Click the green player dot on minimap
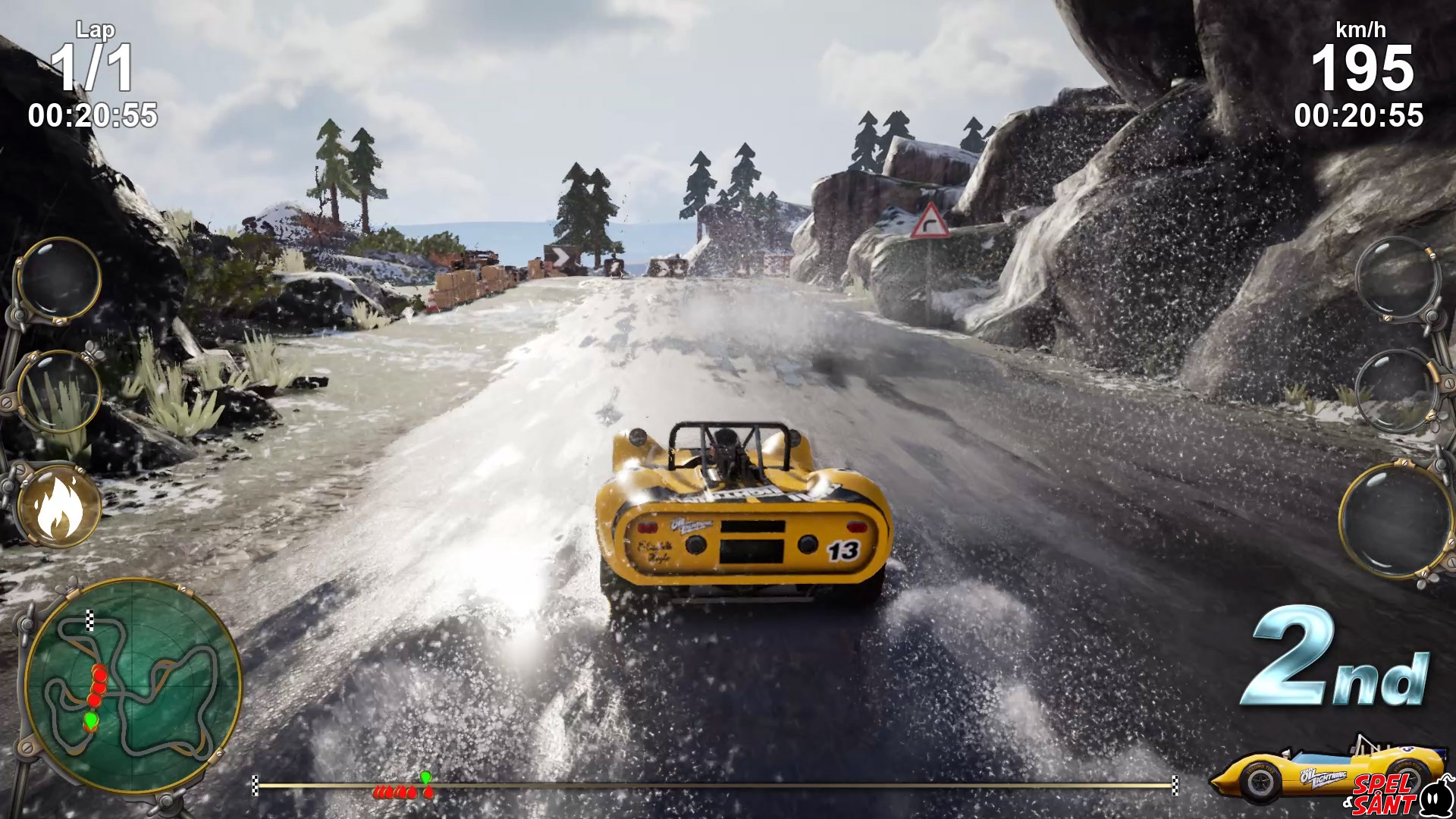Screen dimensions: 1456x819 pos(91,719)
